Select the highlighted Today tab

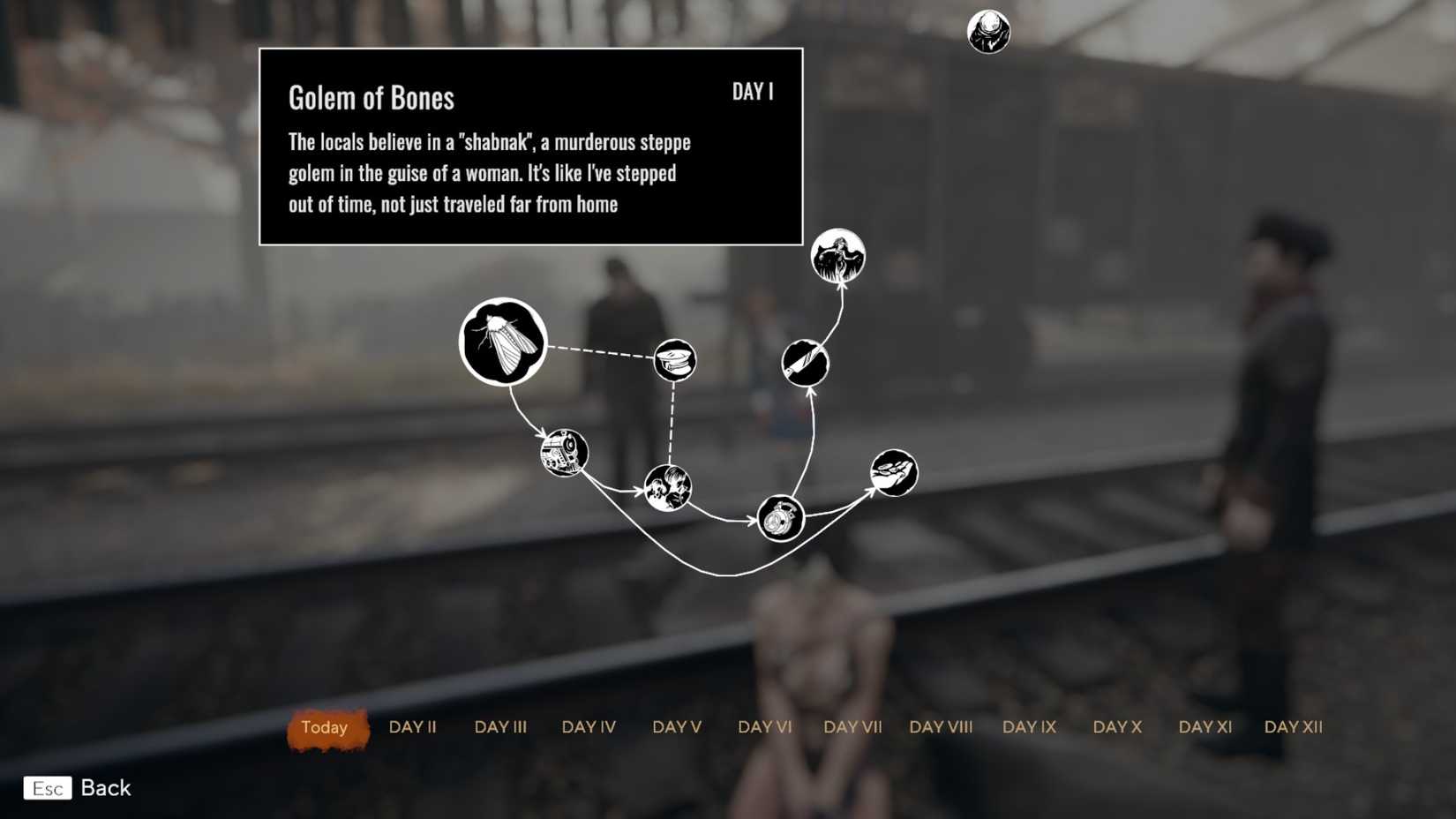pos(326,728)
